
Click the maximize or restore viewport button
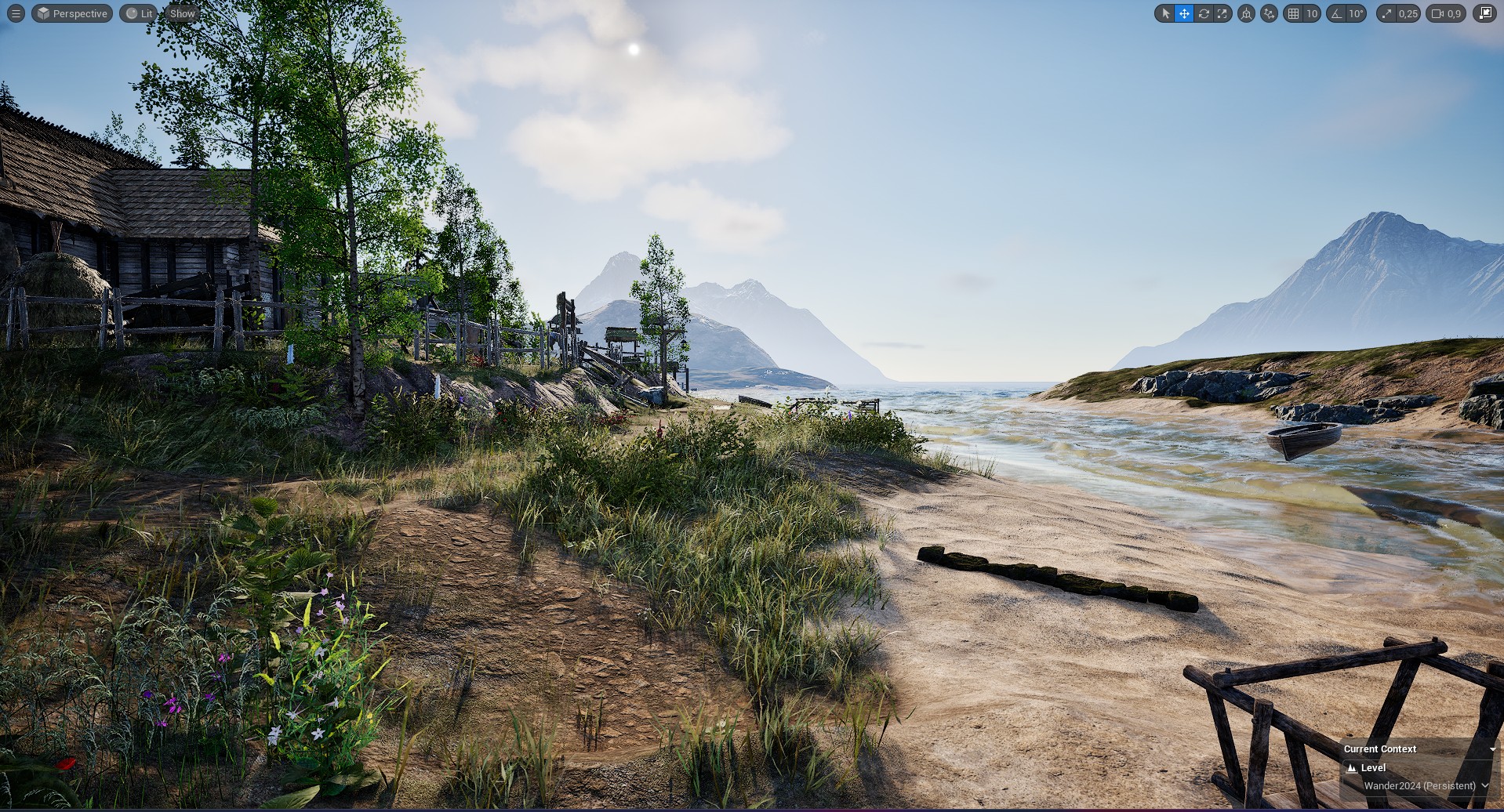click(x=1484, y=13)
